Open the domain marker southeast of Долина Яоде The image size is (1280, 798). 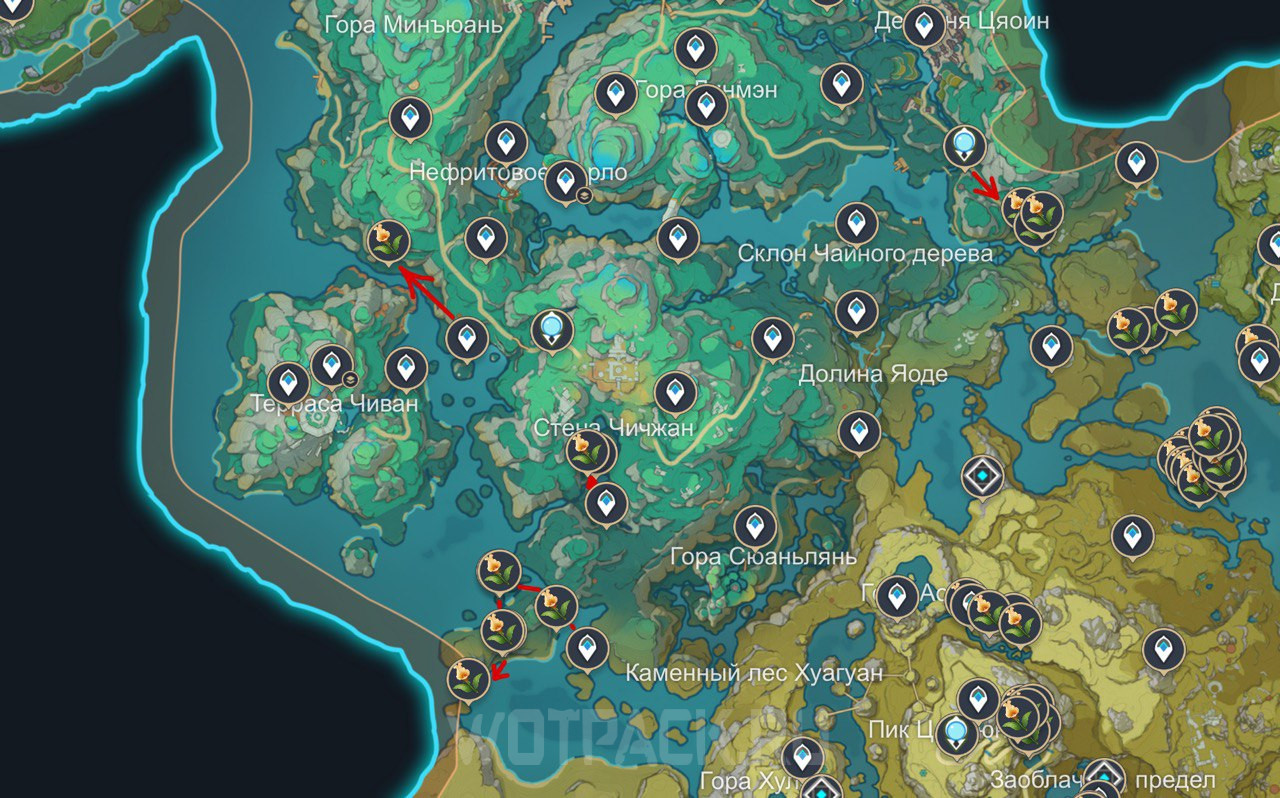coord(982,476)
